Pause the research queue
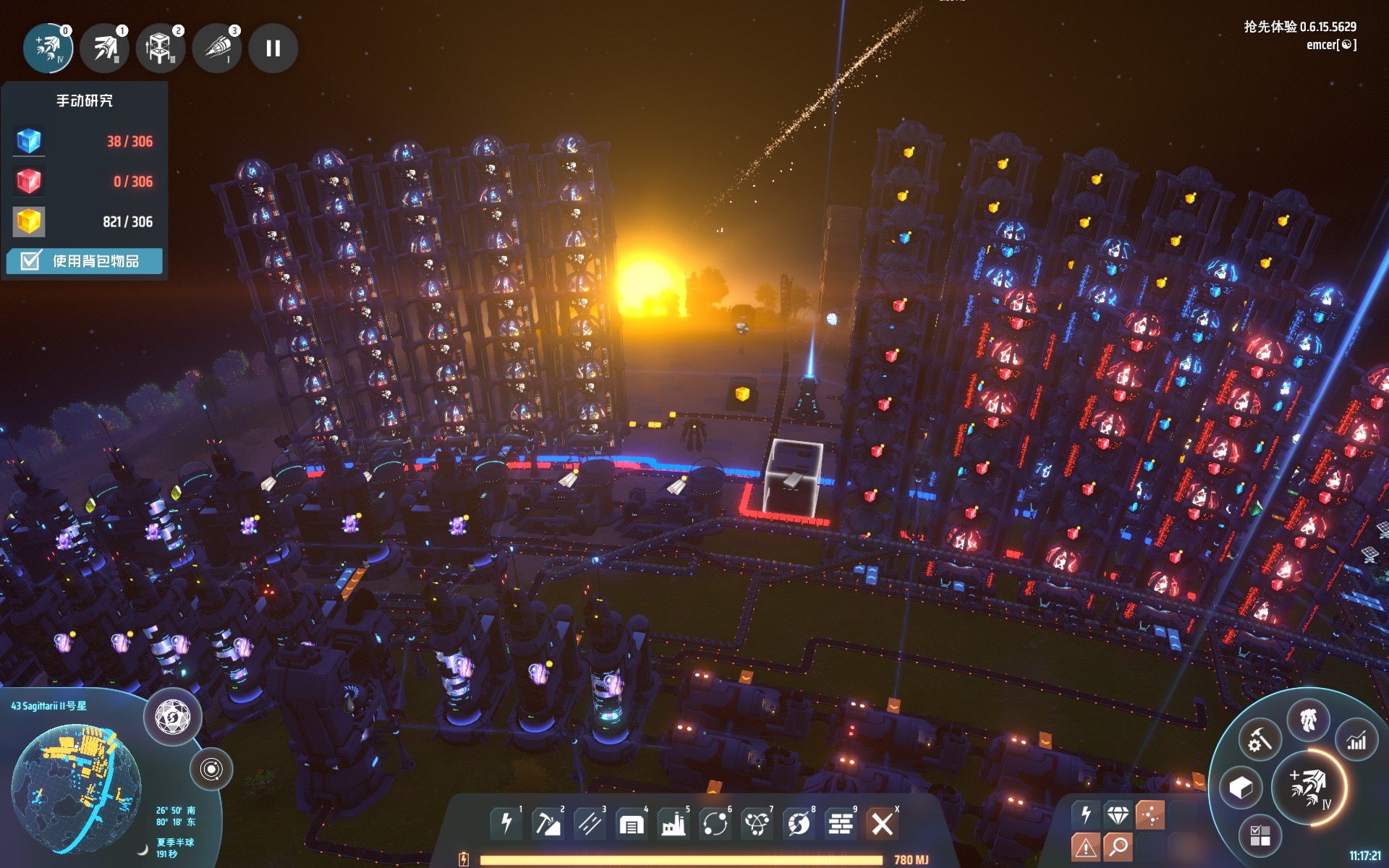This screenshot has height=868, width=1389. [x=273, y=48]
